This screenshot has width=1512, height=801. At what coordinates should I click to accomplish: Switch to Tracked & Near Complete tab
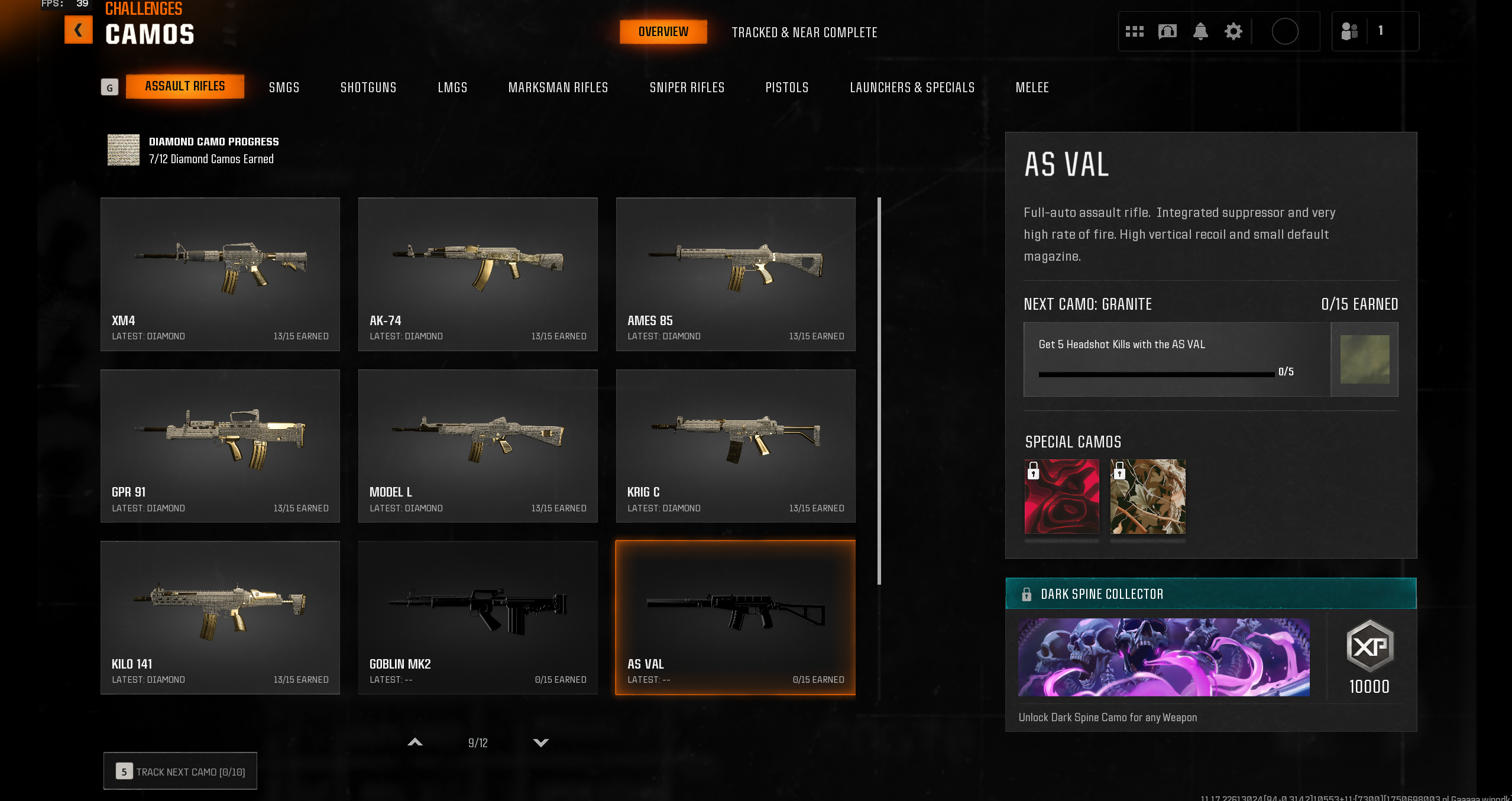tap(804, 33)
